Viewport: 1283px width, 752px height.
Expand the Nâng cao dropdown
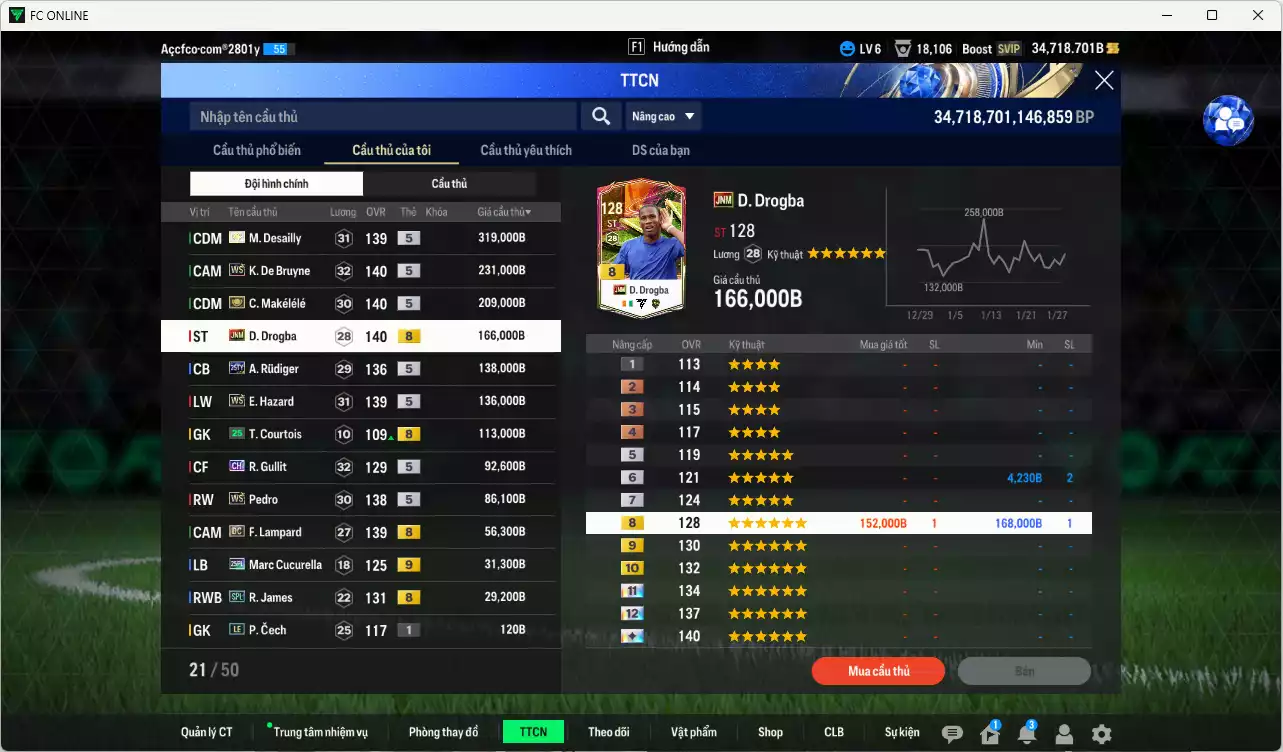point(663,116)
